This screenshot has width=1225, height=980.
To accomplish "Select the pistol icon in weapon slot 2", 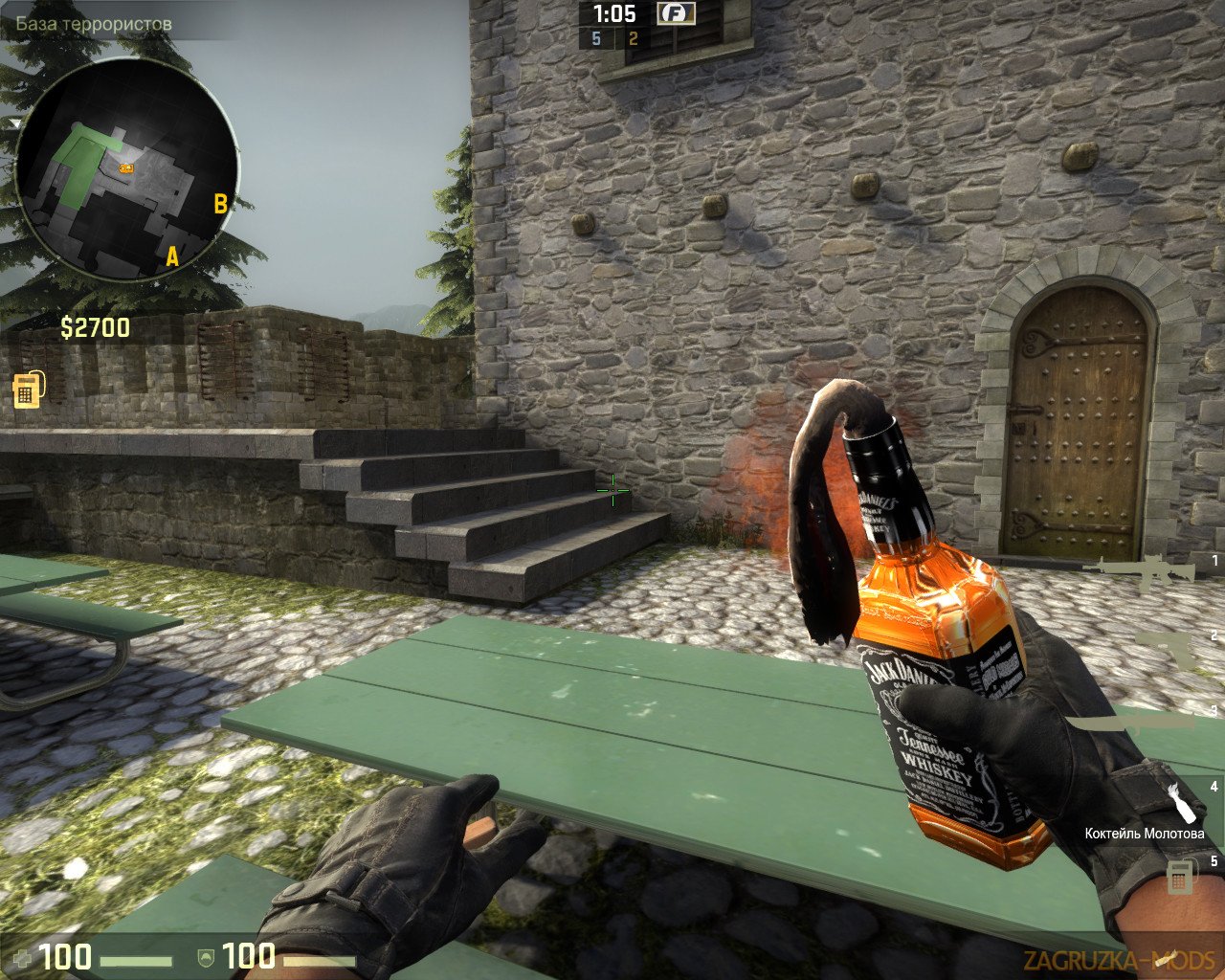I will coord(1162,648).
